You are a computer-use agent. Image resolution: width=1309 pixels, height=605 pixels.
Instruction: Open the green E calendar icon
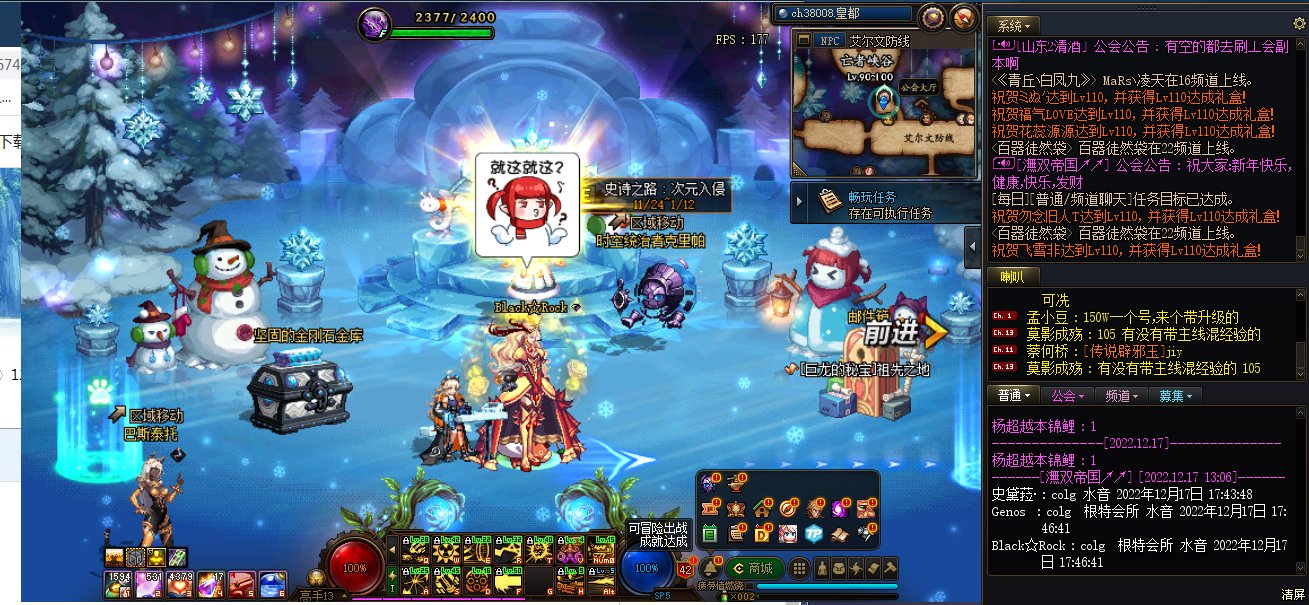[710, 533]
